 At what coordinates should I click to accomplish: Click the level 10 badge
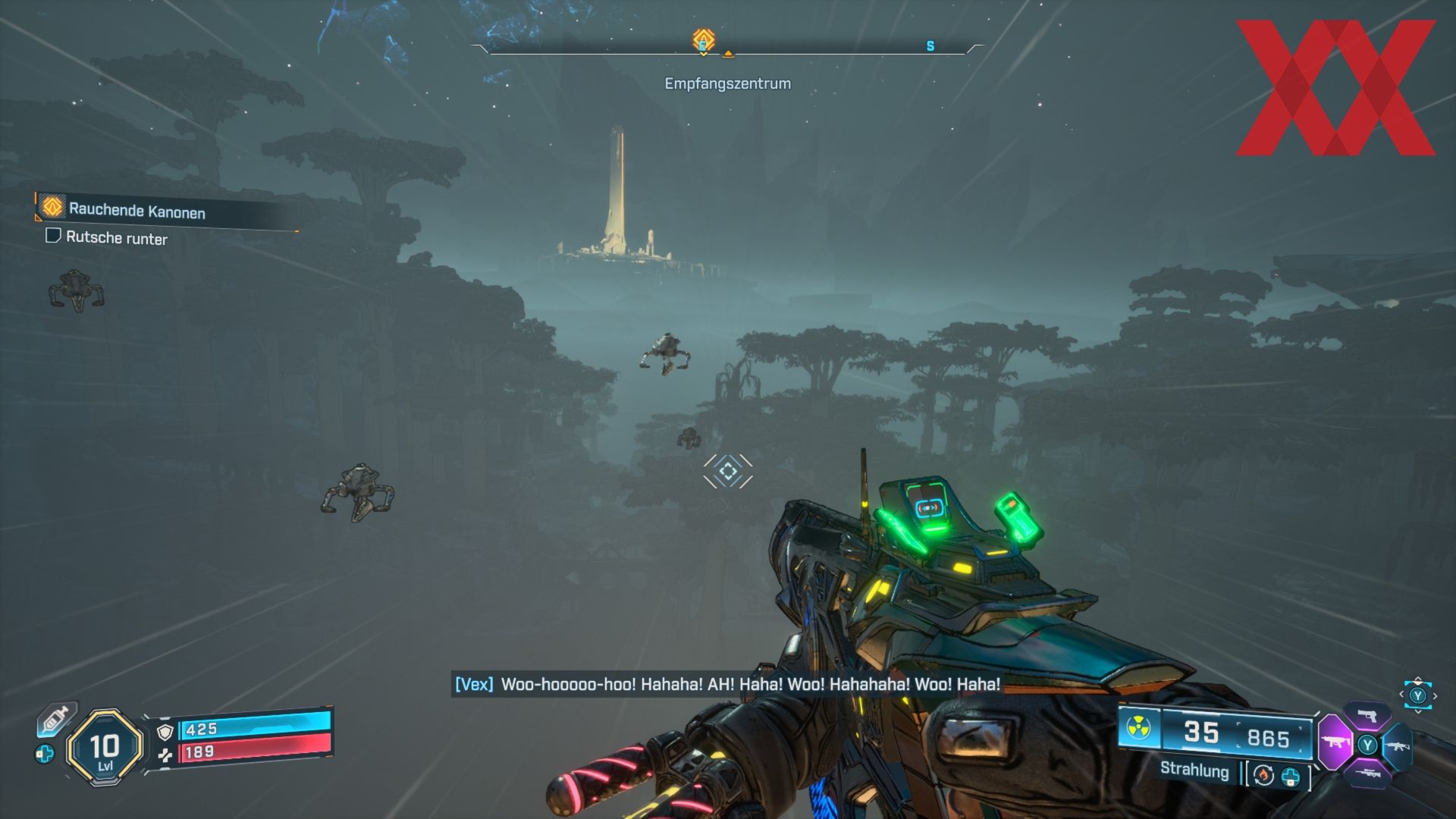coord(105,748)
